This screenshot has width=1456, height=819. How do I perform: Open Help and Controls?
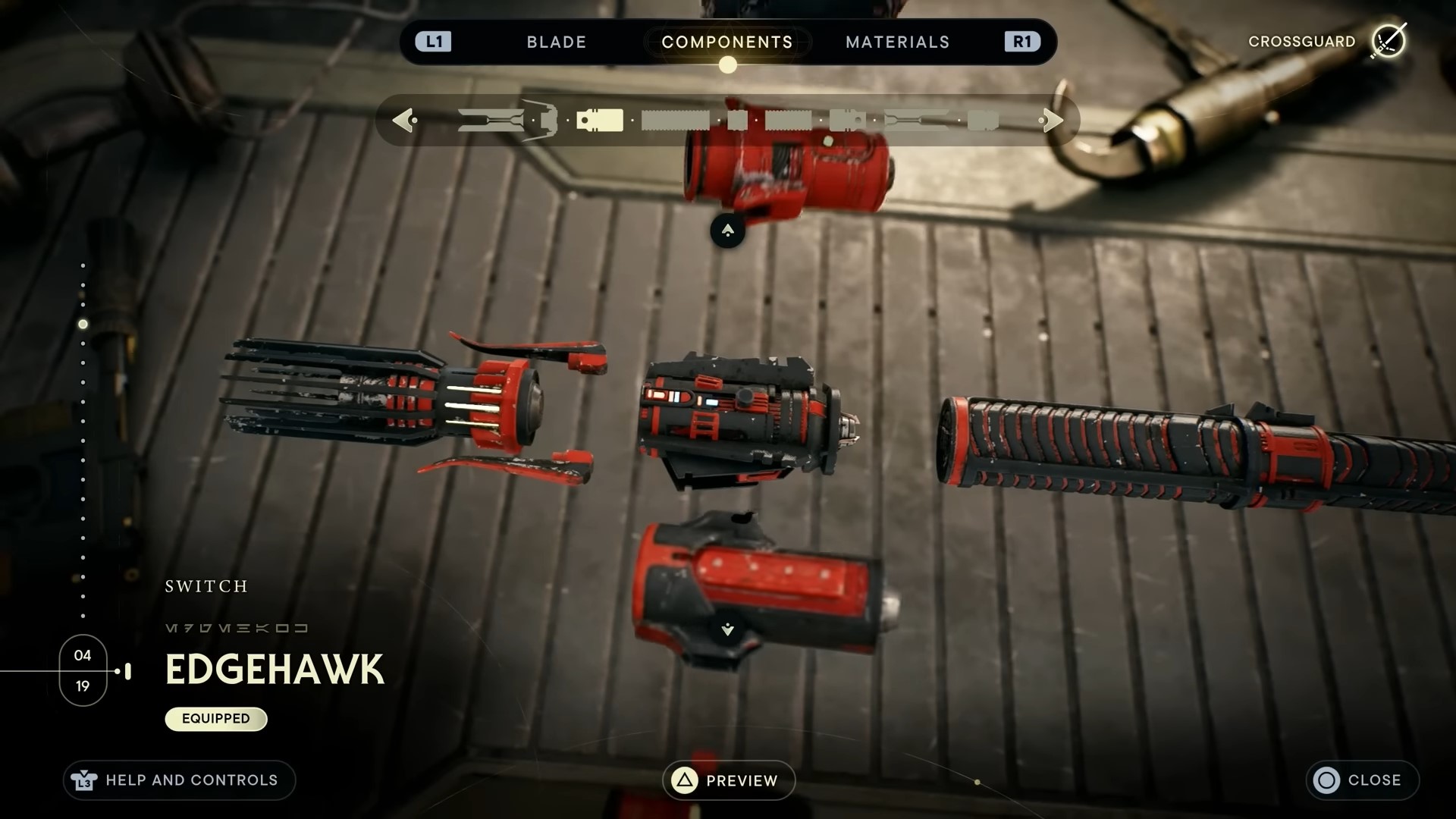click(179, 780)
